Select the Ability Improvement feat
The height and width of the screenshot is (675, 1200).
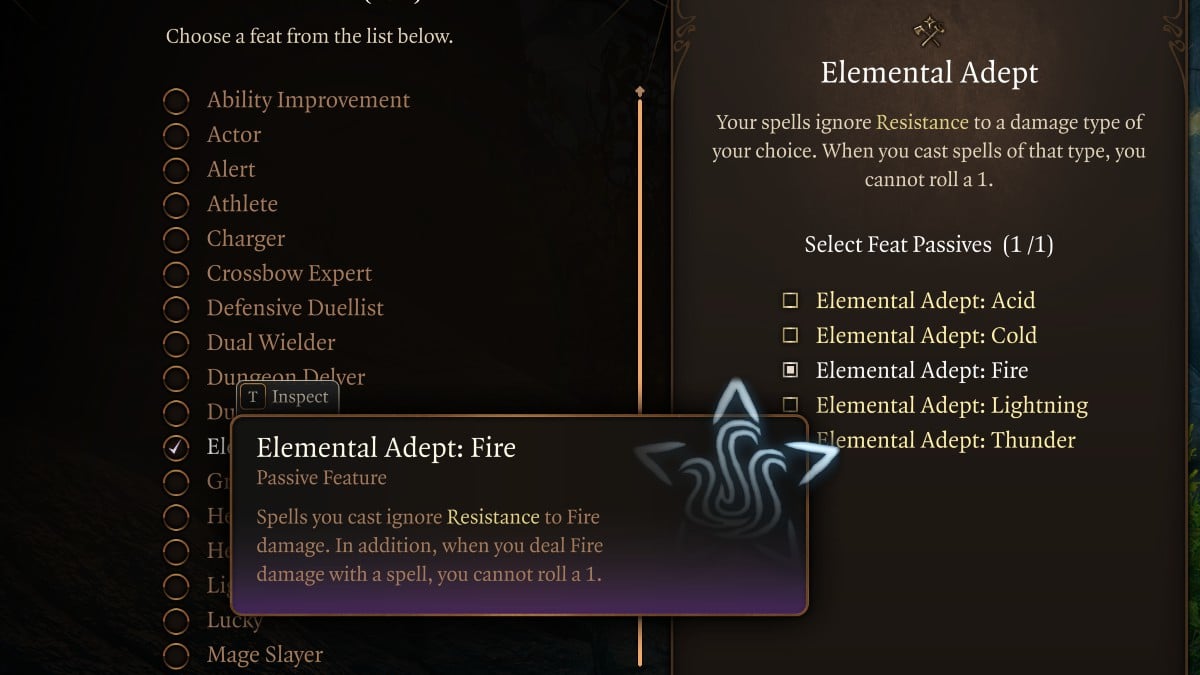pos(176,101)
